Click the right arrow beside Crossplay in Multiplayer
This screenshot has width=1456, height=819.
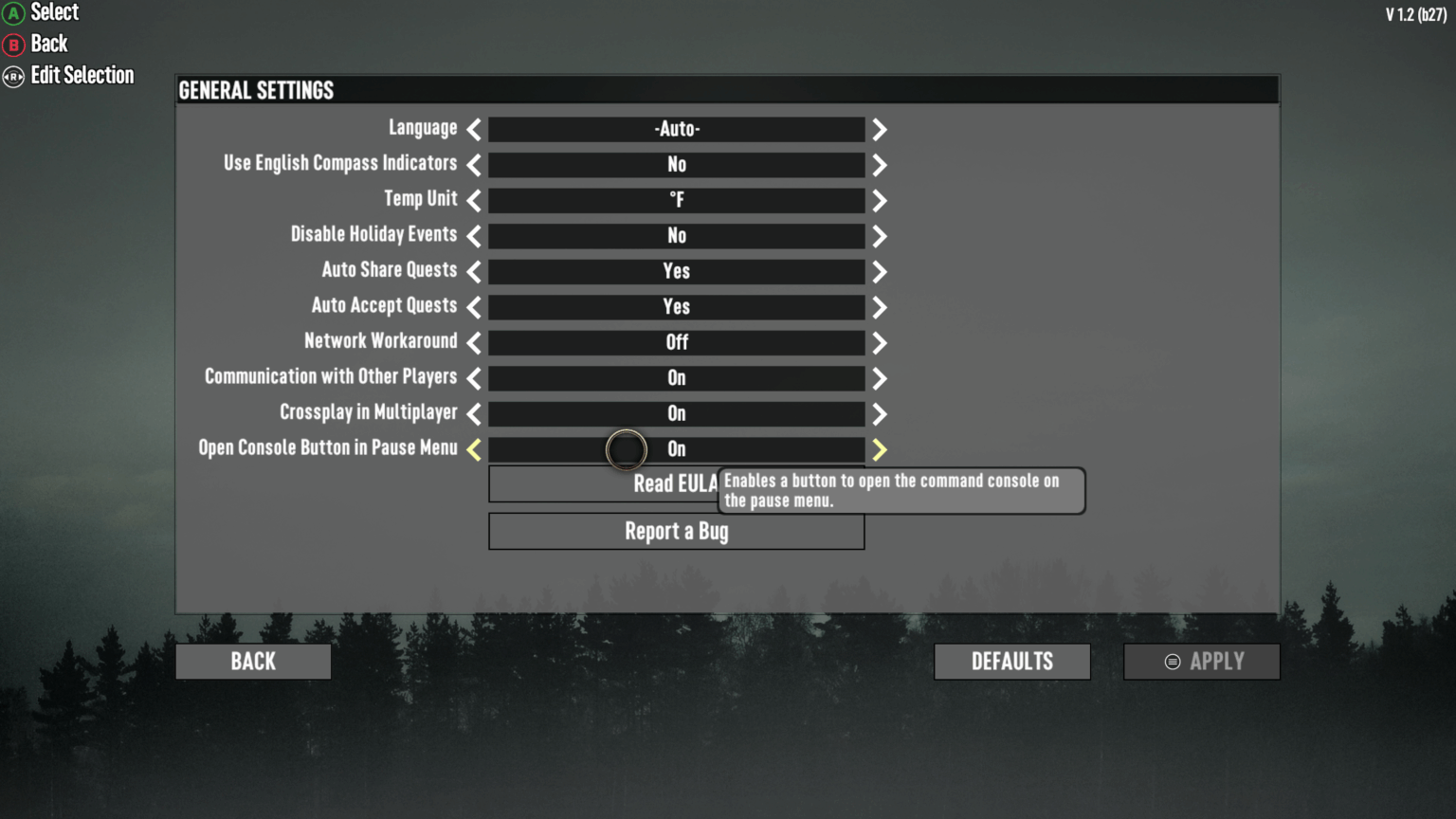pyautogui.click(x=879, y=413)
